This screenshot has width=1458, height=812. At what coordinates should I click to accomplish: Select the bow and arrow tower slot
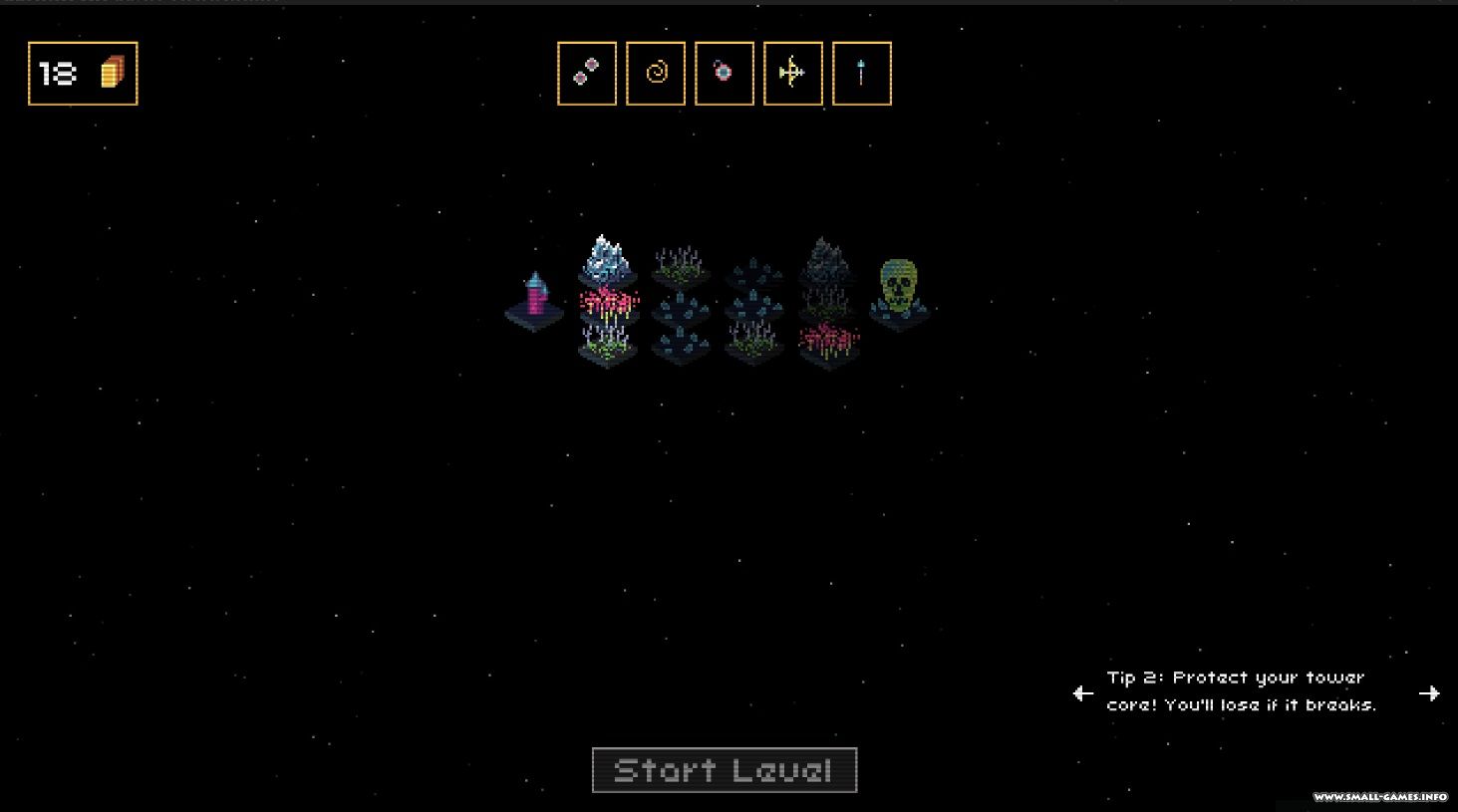pos(793,73)
